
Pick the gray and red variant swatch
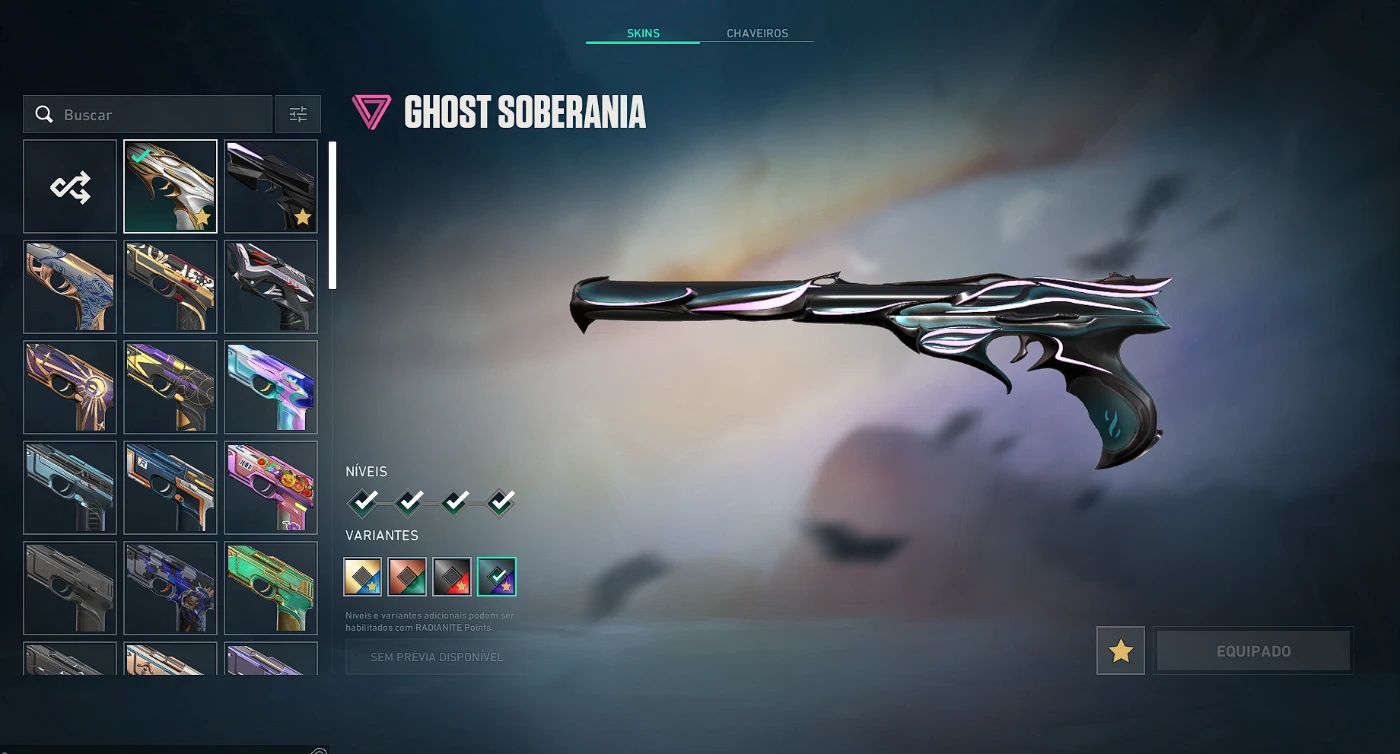452,577
